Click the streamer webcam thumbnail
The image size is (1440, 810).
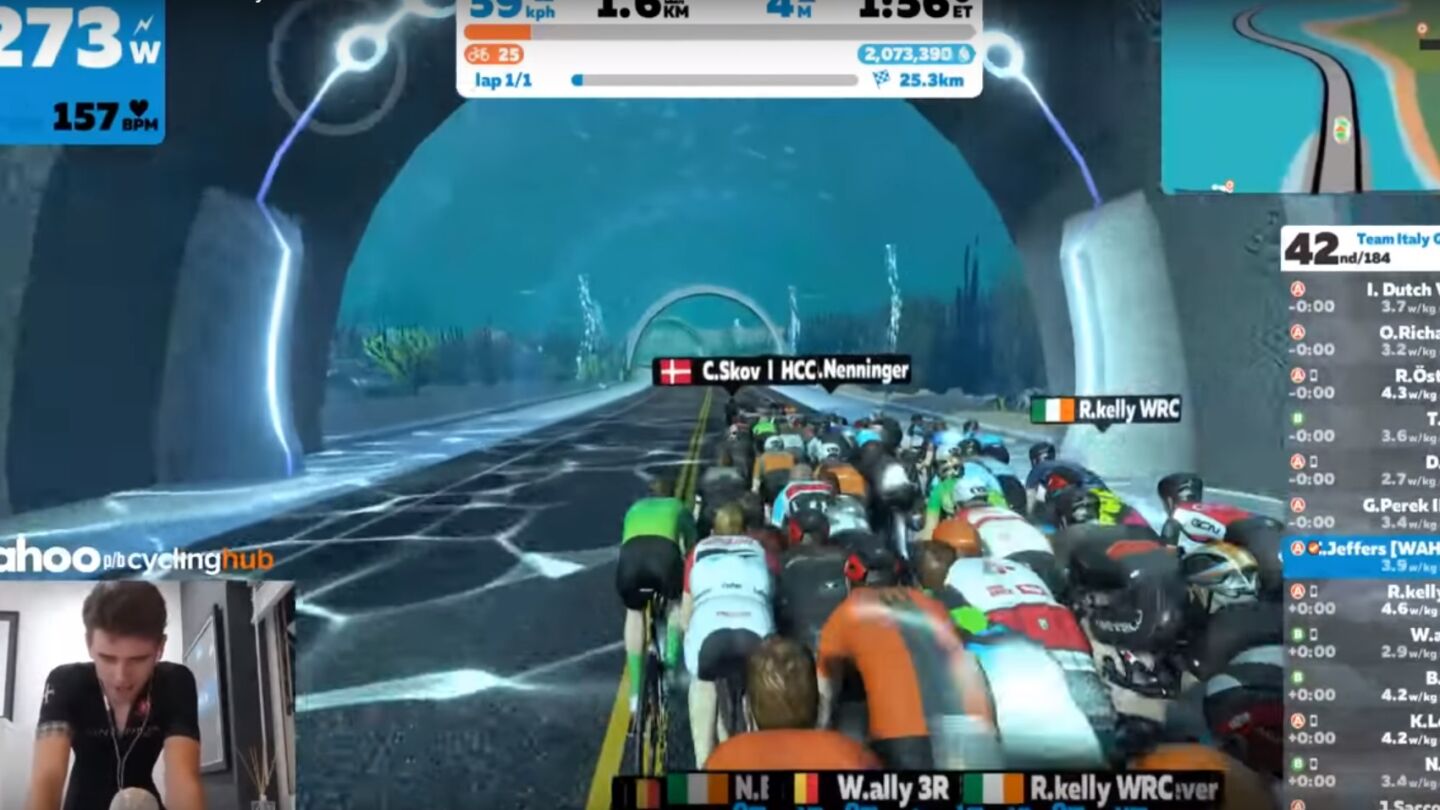tap(147, 695)
